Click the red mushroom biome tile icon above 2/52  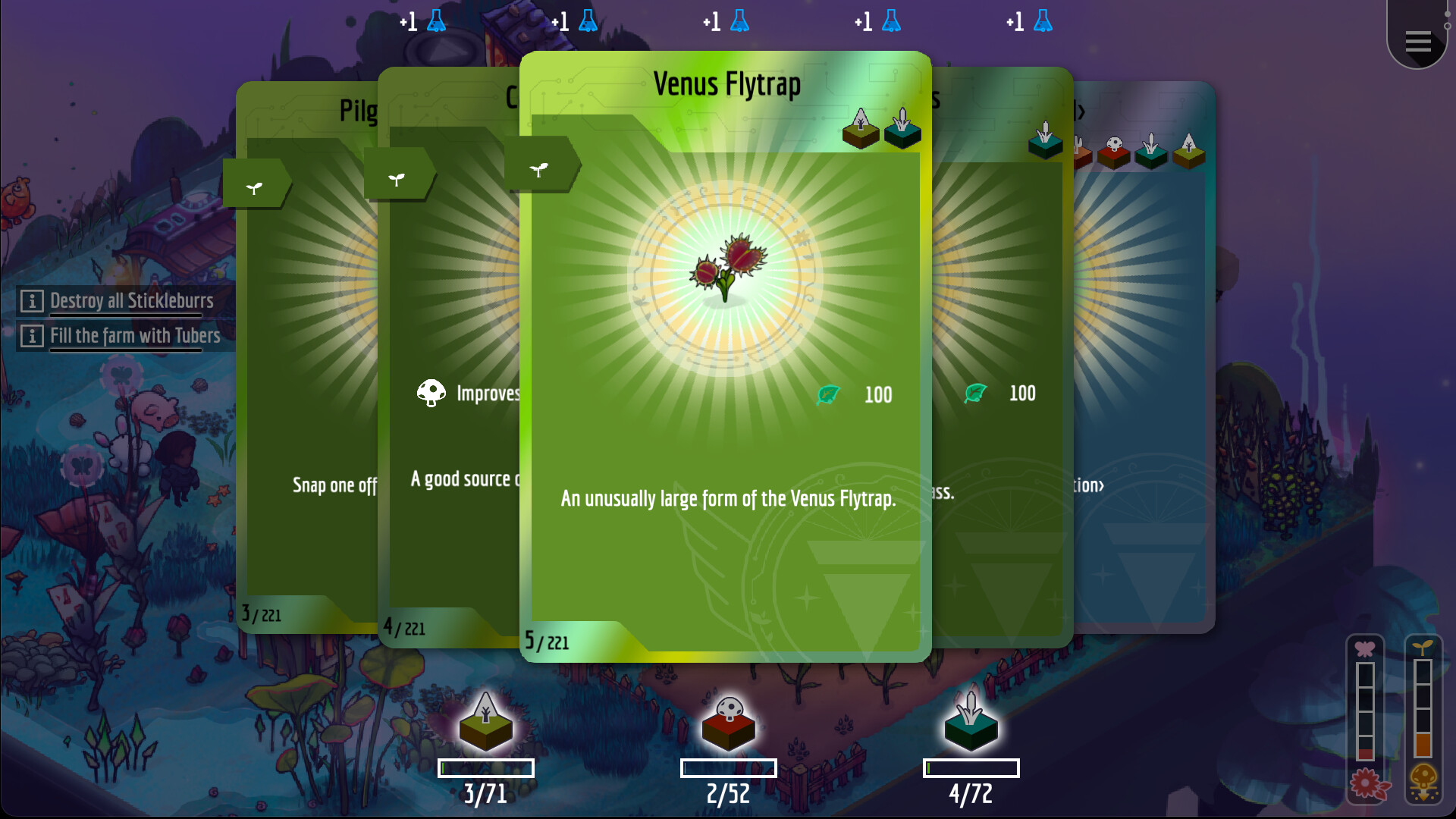(726, 726)
